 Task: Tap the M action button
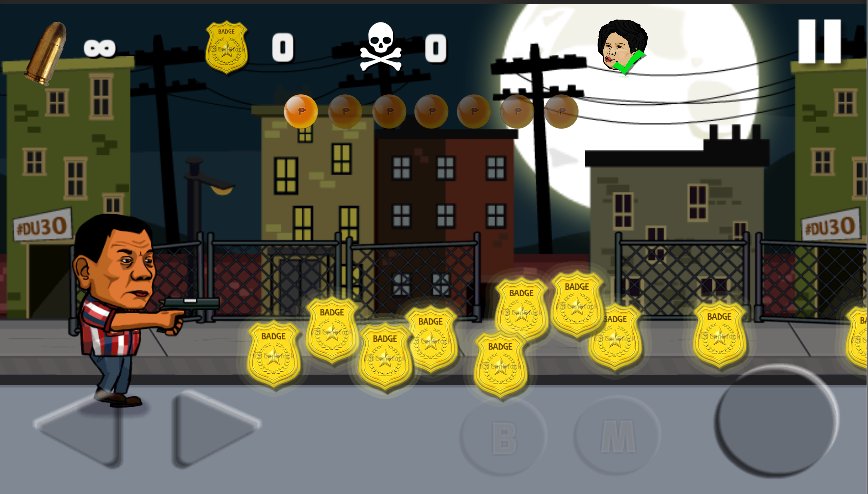[x=617, y=436]
